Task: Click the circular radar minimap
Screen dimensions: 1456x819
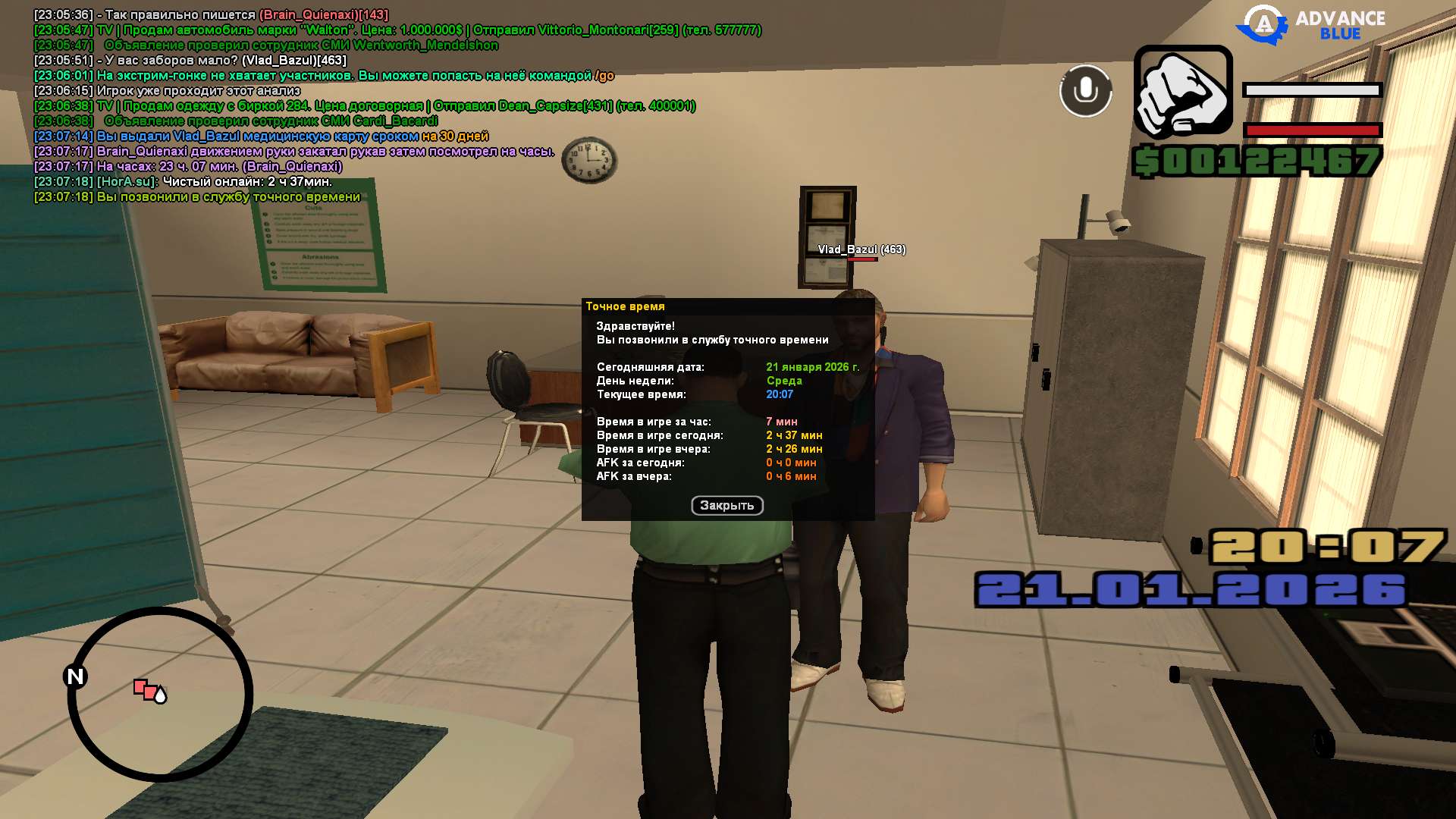Action: pyautogui.click(x=161, y=695)
